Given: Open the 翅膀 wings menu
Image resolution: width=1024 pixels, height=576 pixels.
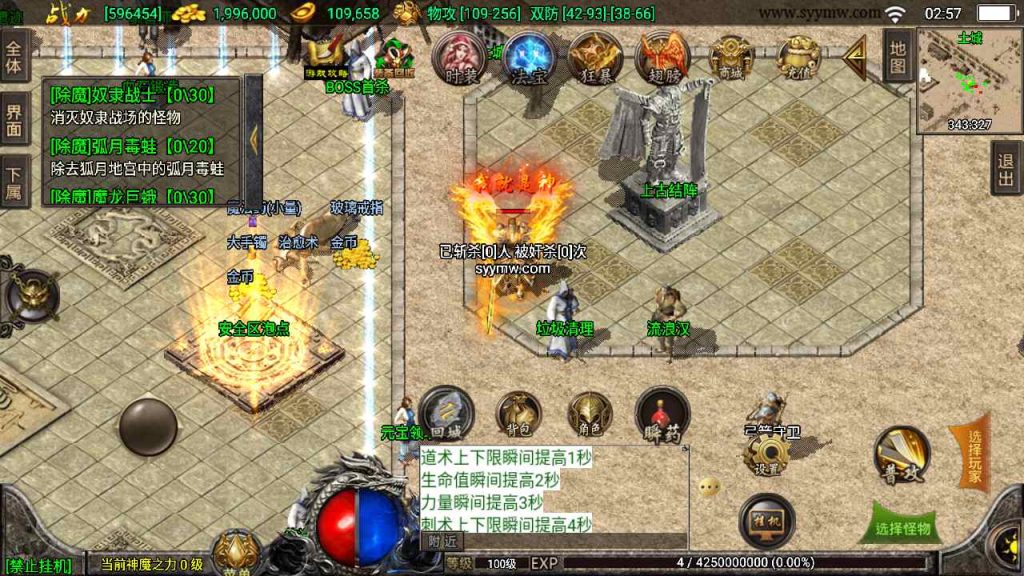Looking at the screenshot, I should pyautogui.click(x=662, y=58).
